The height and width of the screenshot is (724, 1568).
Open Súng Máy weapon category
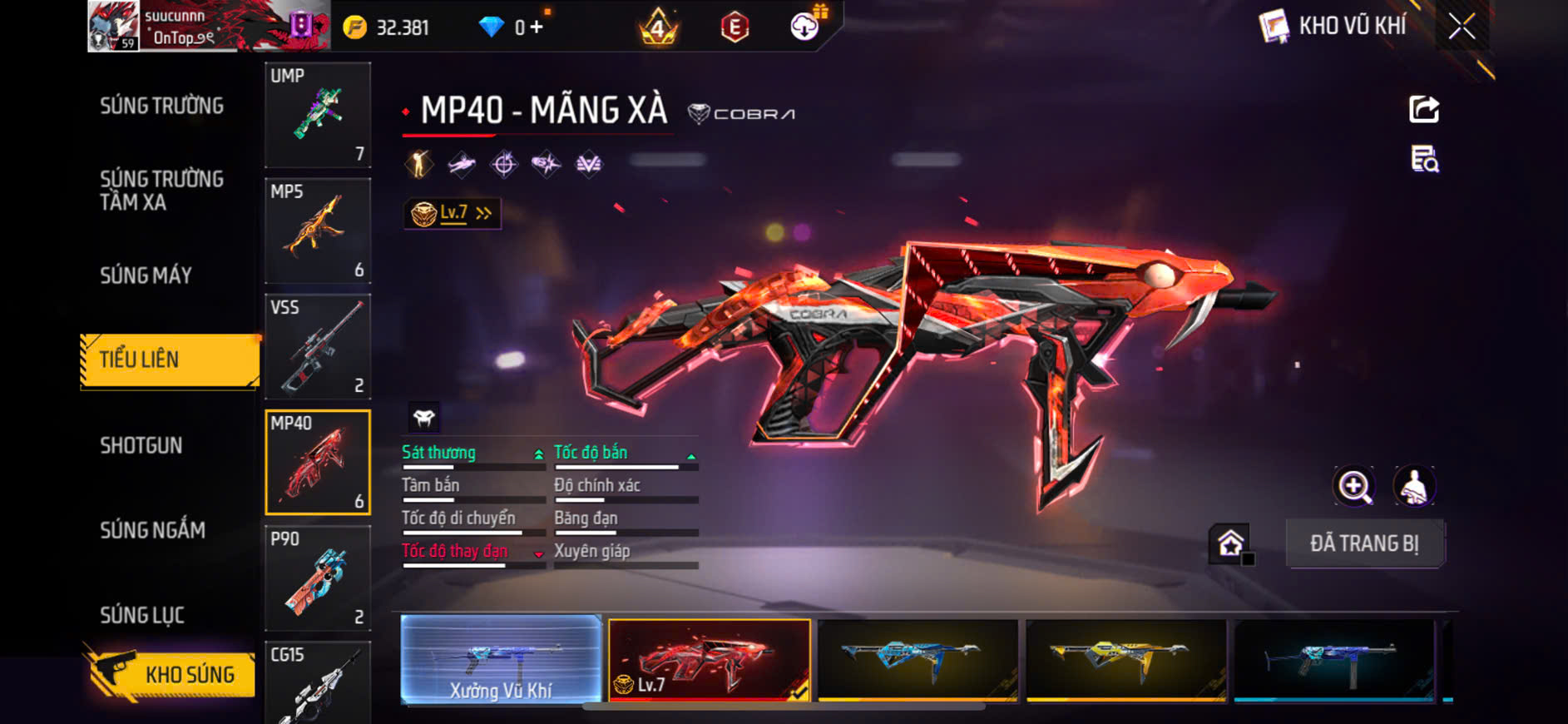(146, 275)
